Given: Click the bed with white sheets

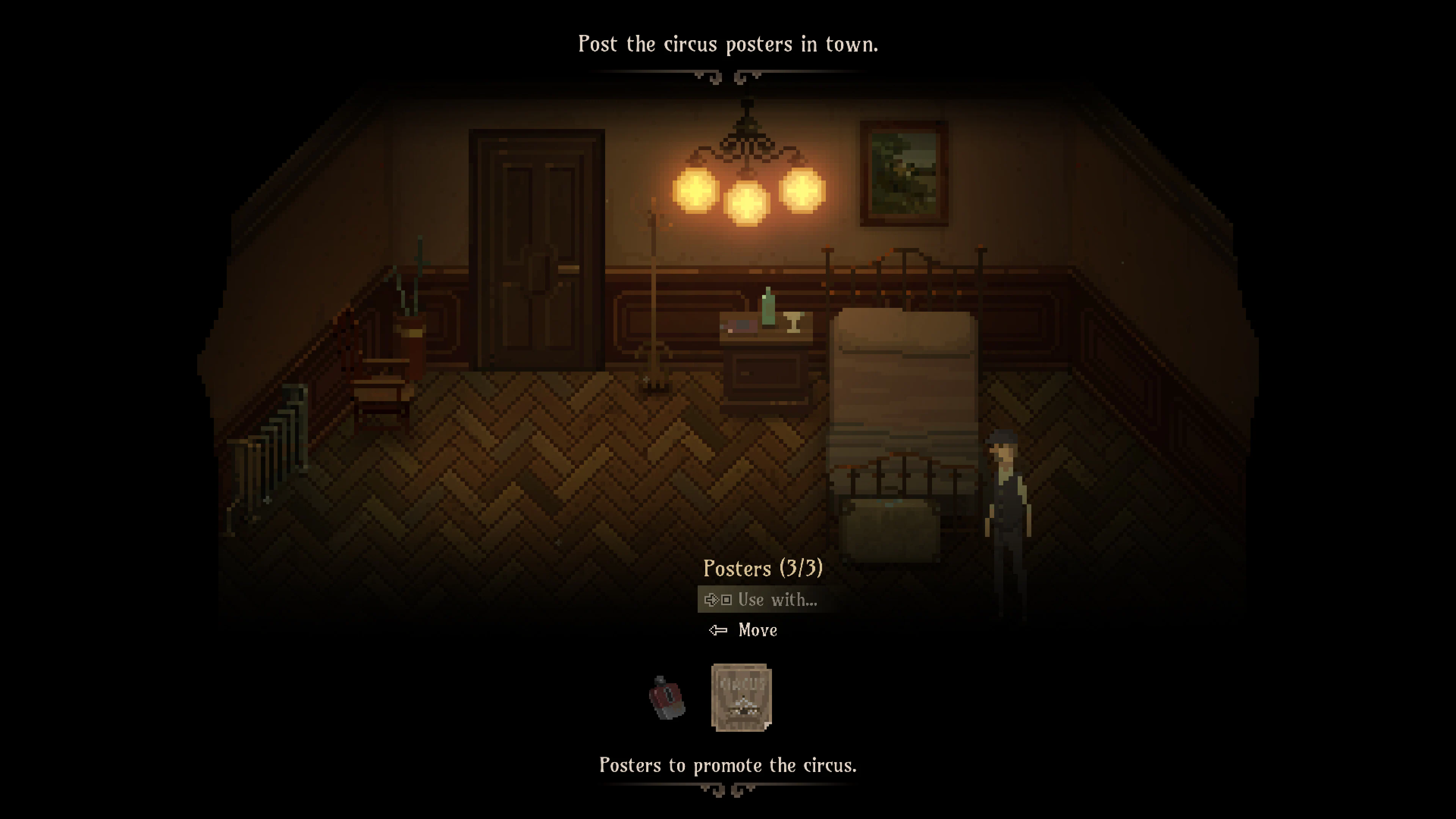Looking at the screenshot, I should pos(904,395).
